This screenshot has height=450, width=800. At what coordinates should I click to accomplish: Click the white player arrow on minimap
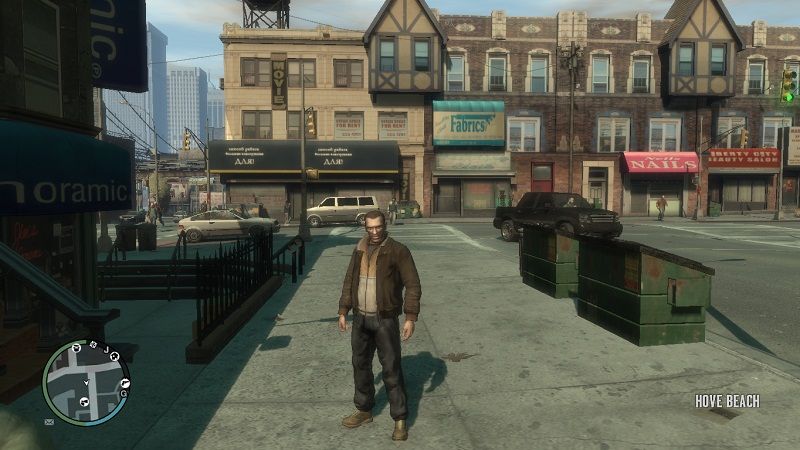click(87, 383)
